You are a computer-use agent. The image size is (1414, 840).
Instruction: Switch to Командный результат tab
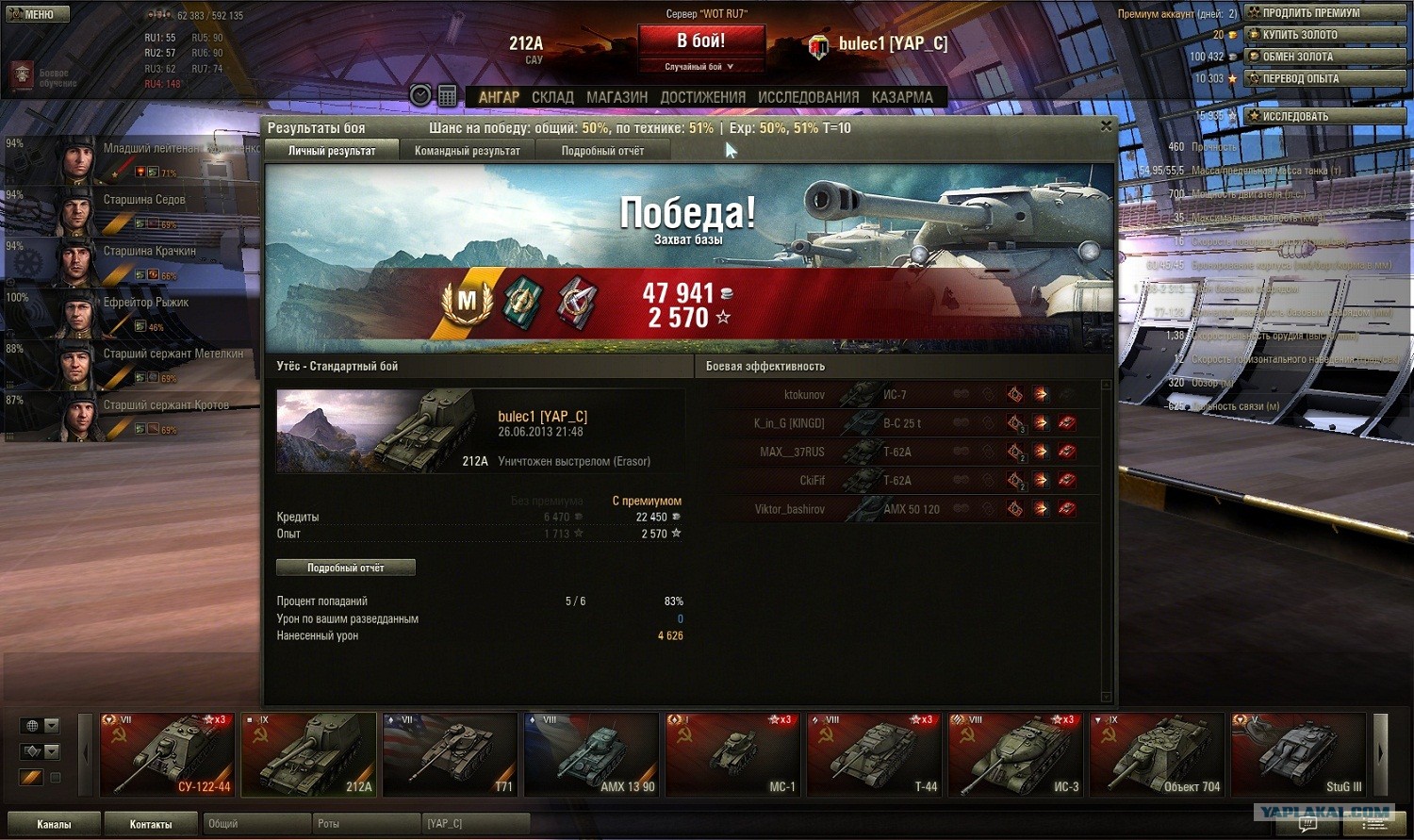coord(467,151)
